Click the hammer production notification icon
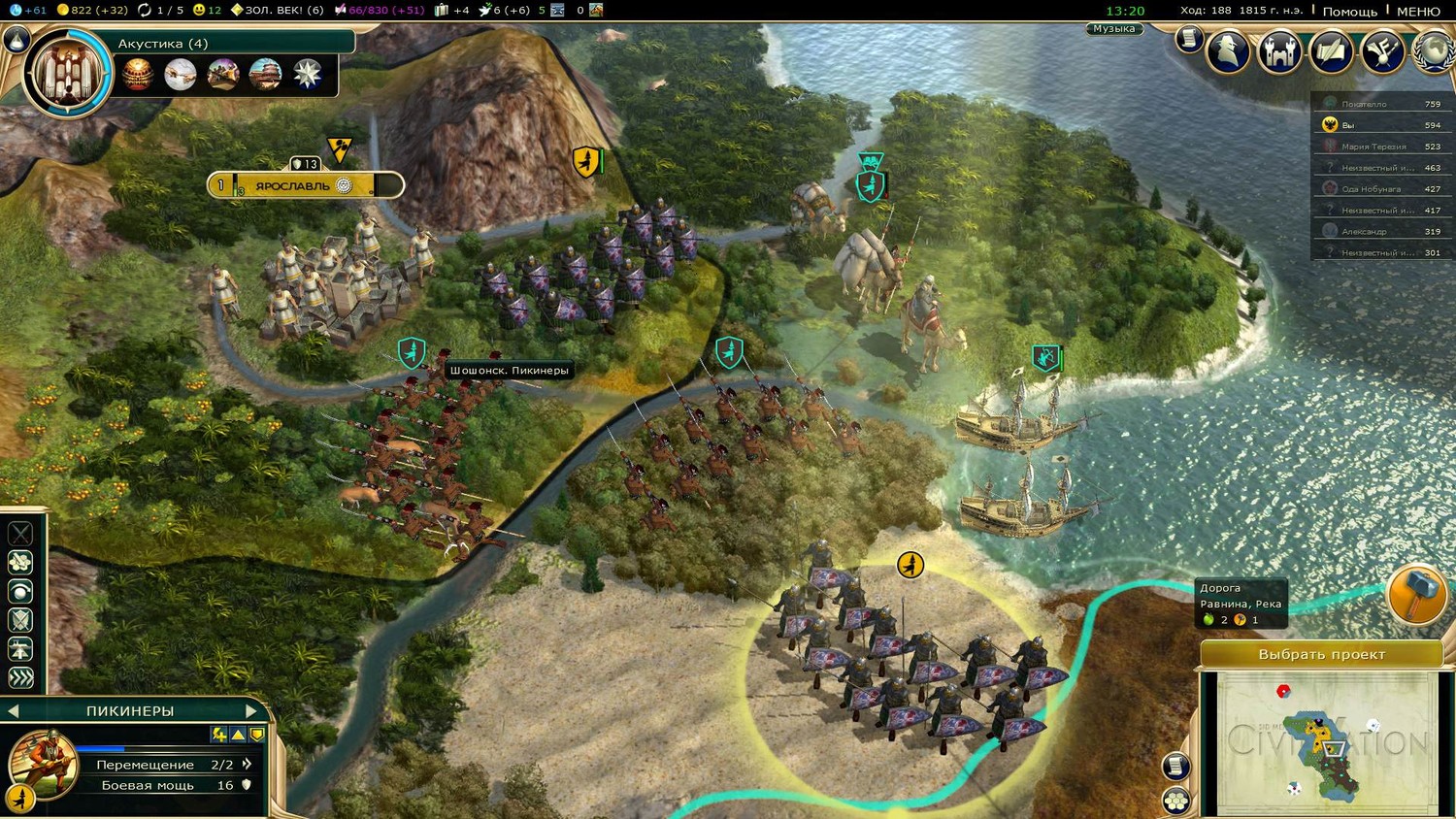Viewport: 1456px width, 819px height. point(1416,594)
